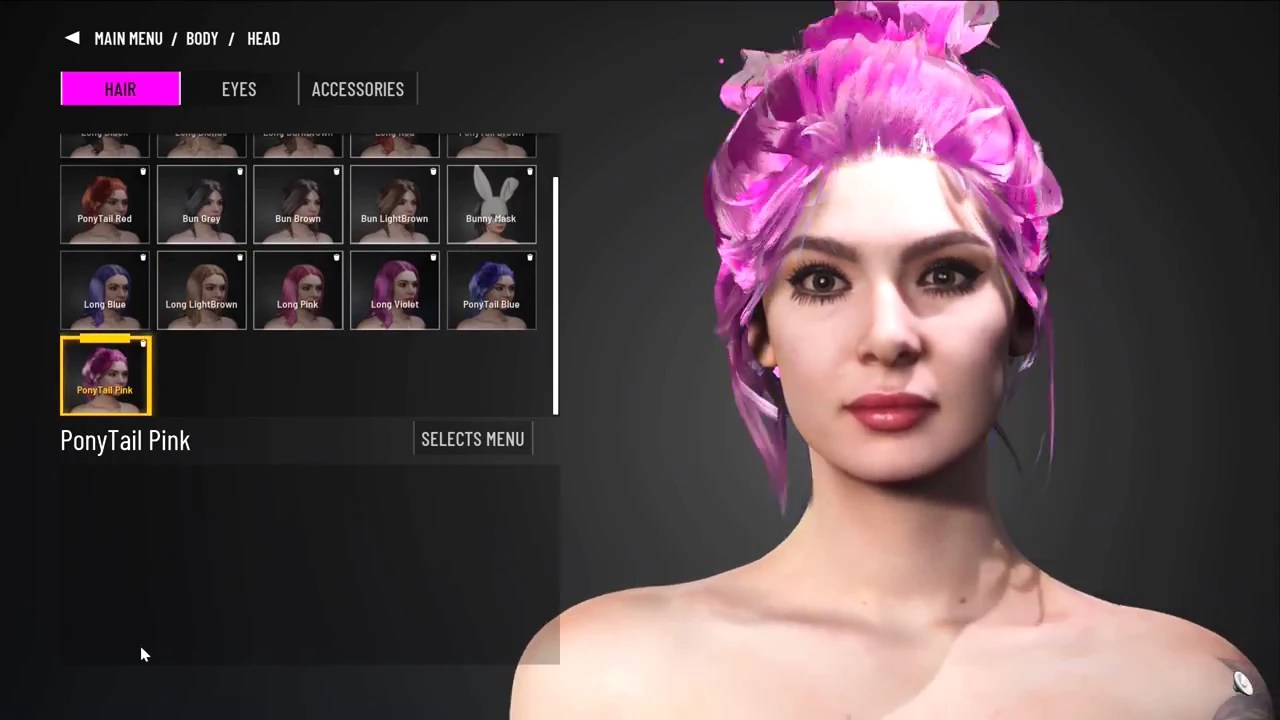Select the PonyTail Blue hairstyle

[x=491, y=290]
